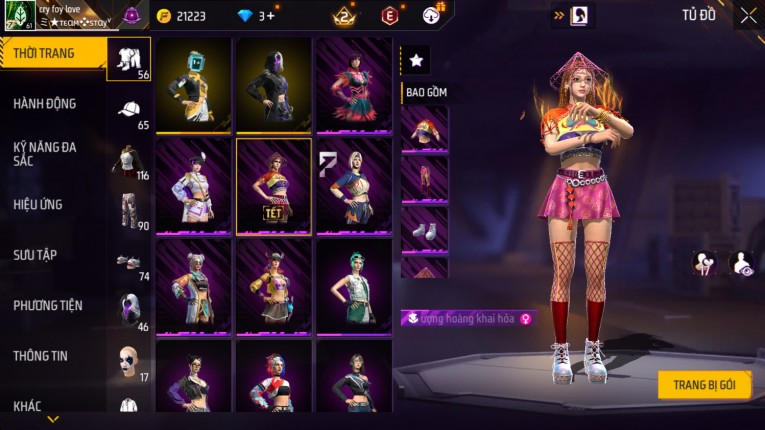Pick the black hooded outfit bundle
Viewport: 765px width, 430px height.
pyautogui.click(x=274, y=86)
